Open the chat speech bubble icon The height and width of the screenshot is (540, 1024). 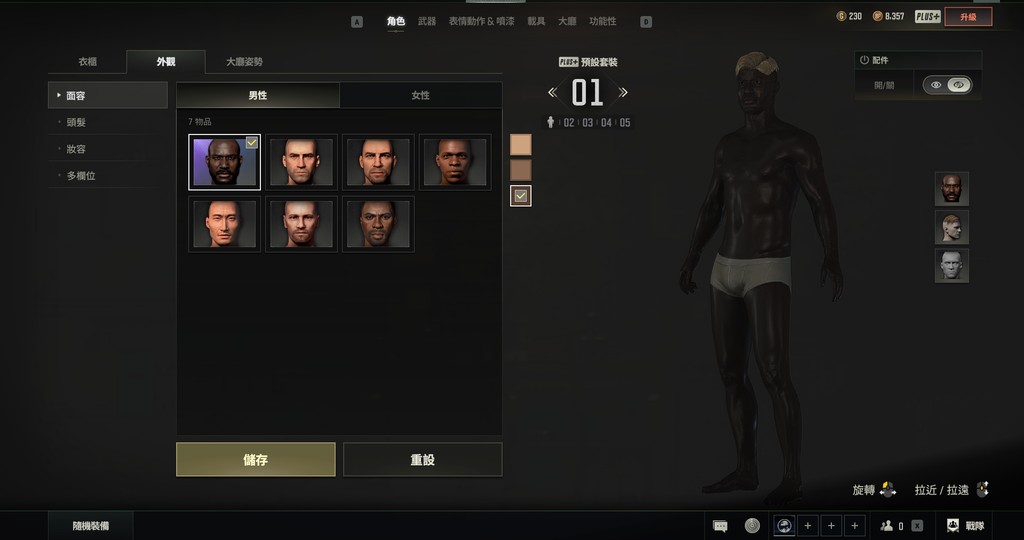pos(720,526)
